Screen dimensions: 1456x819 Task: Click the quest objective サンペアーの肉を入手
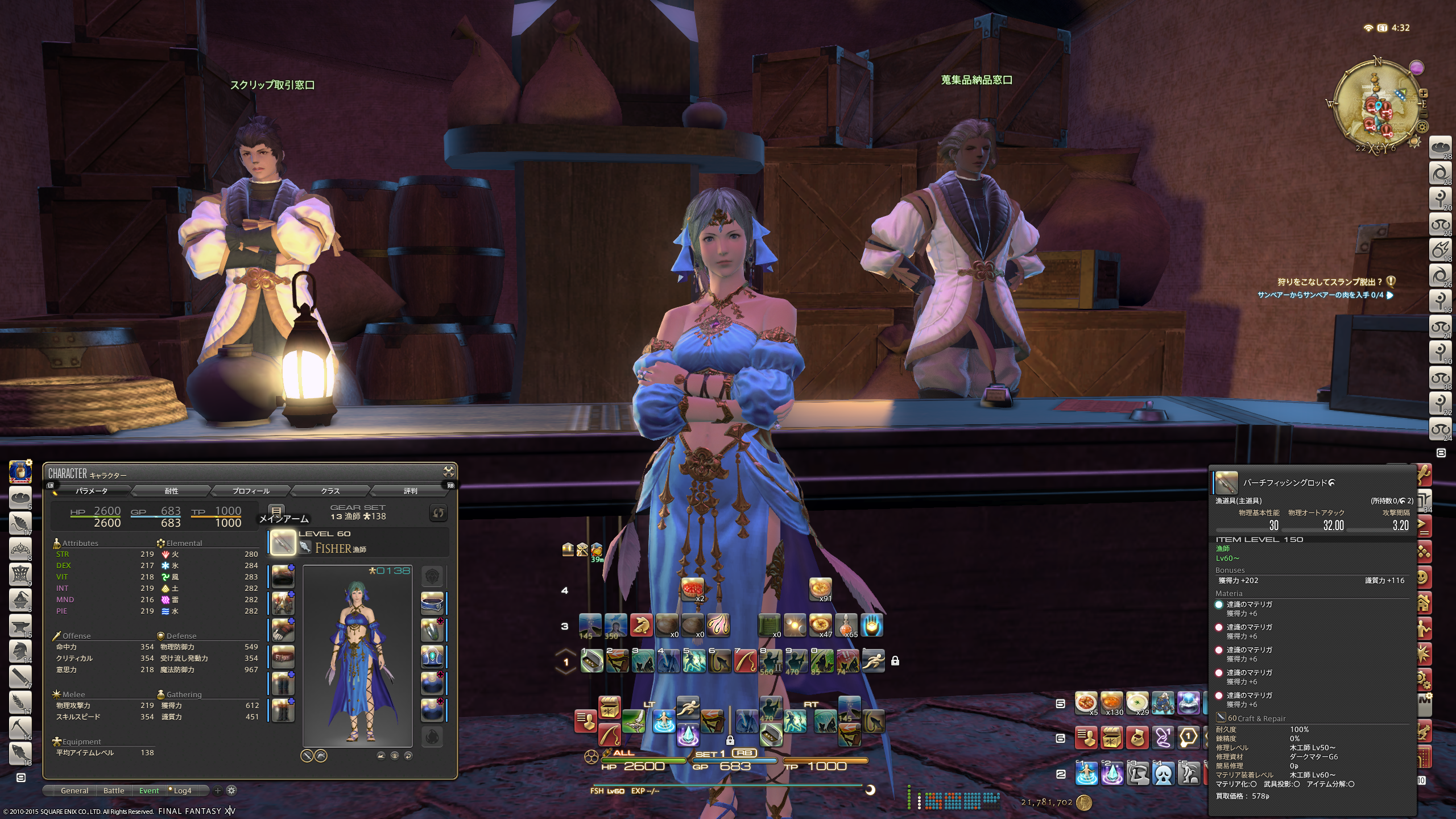tap(1321, 295)
